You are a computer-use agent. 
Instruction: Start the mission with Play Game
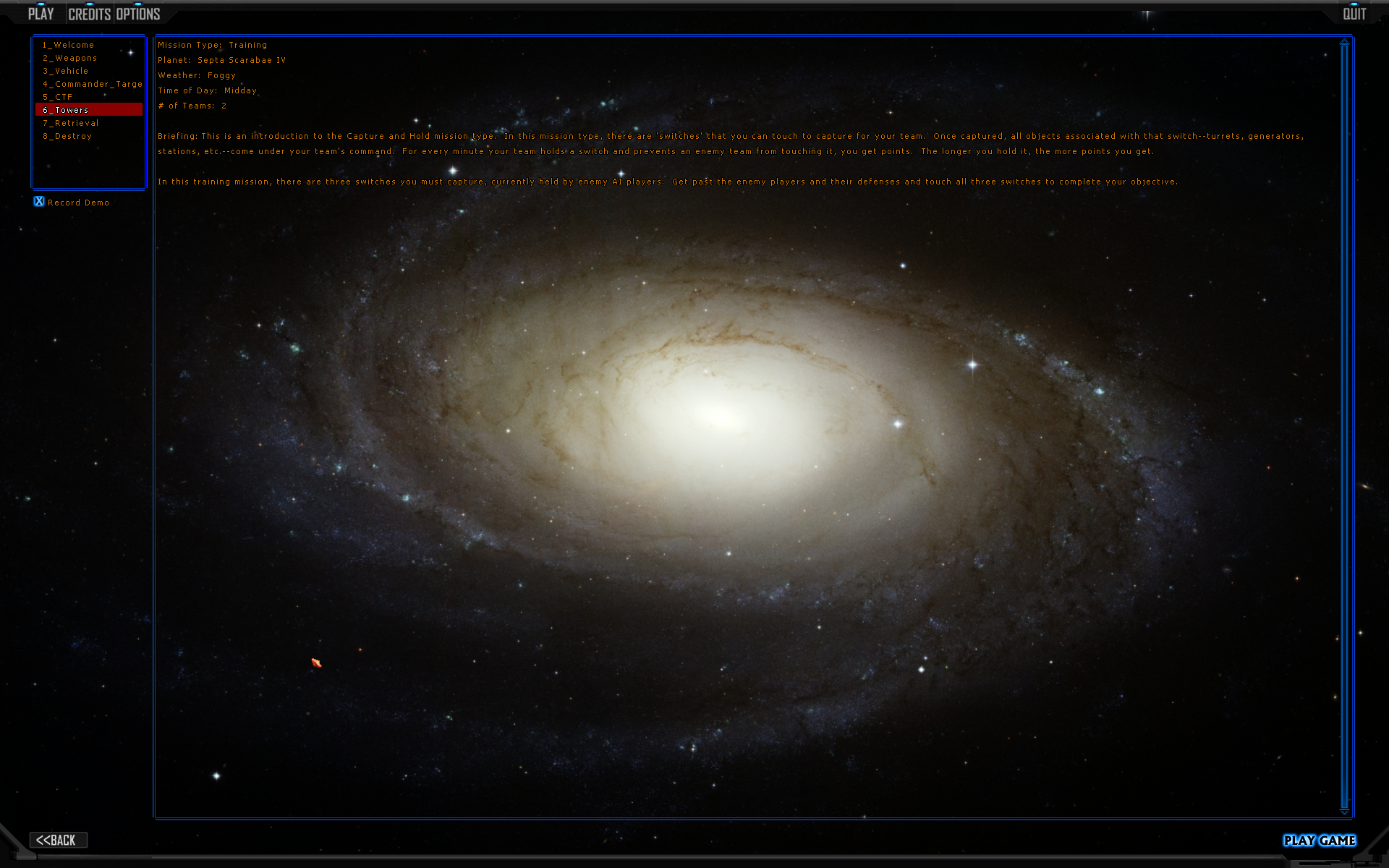tap(1320, 840)
